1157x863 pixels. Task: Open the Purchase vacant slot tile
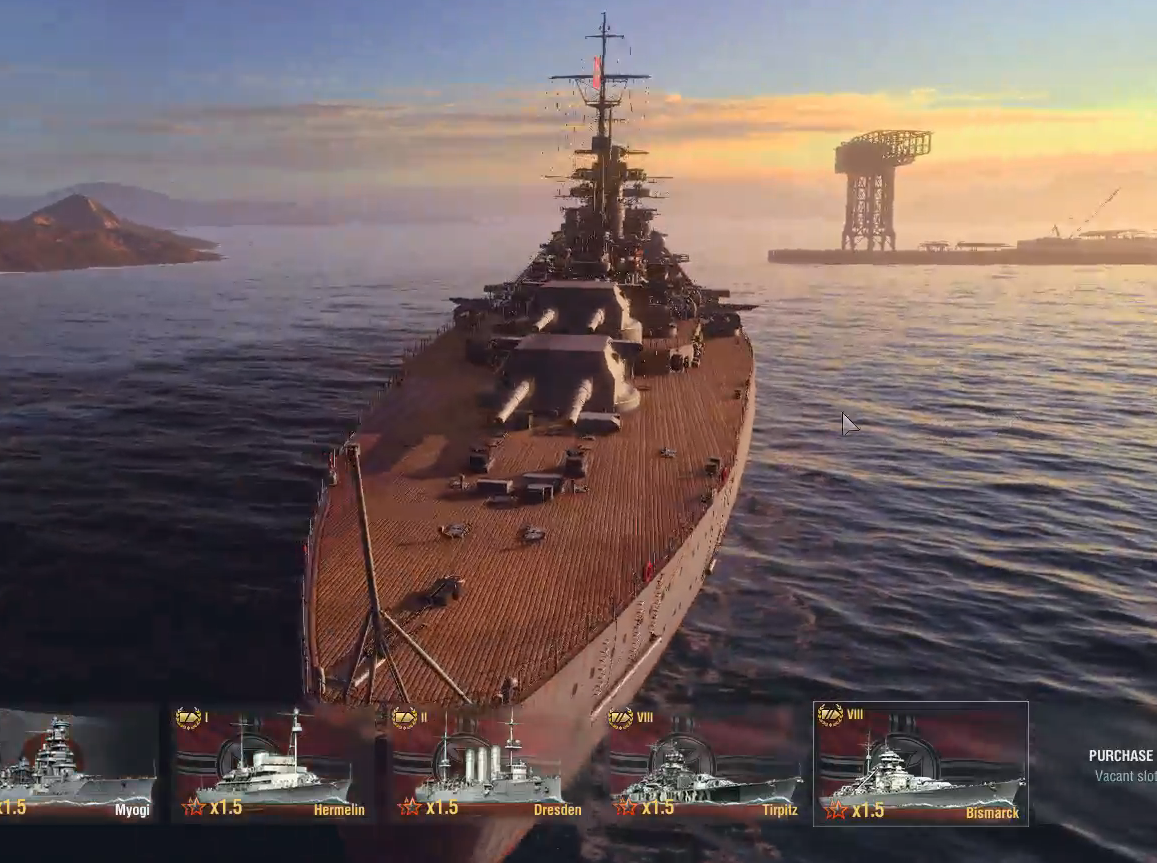(x=1122, y=765)
